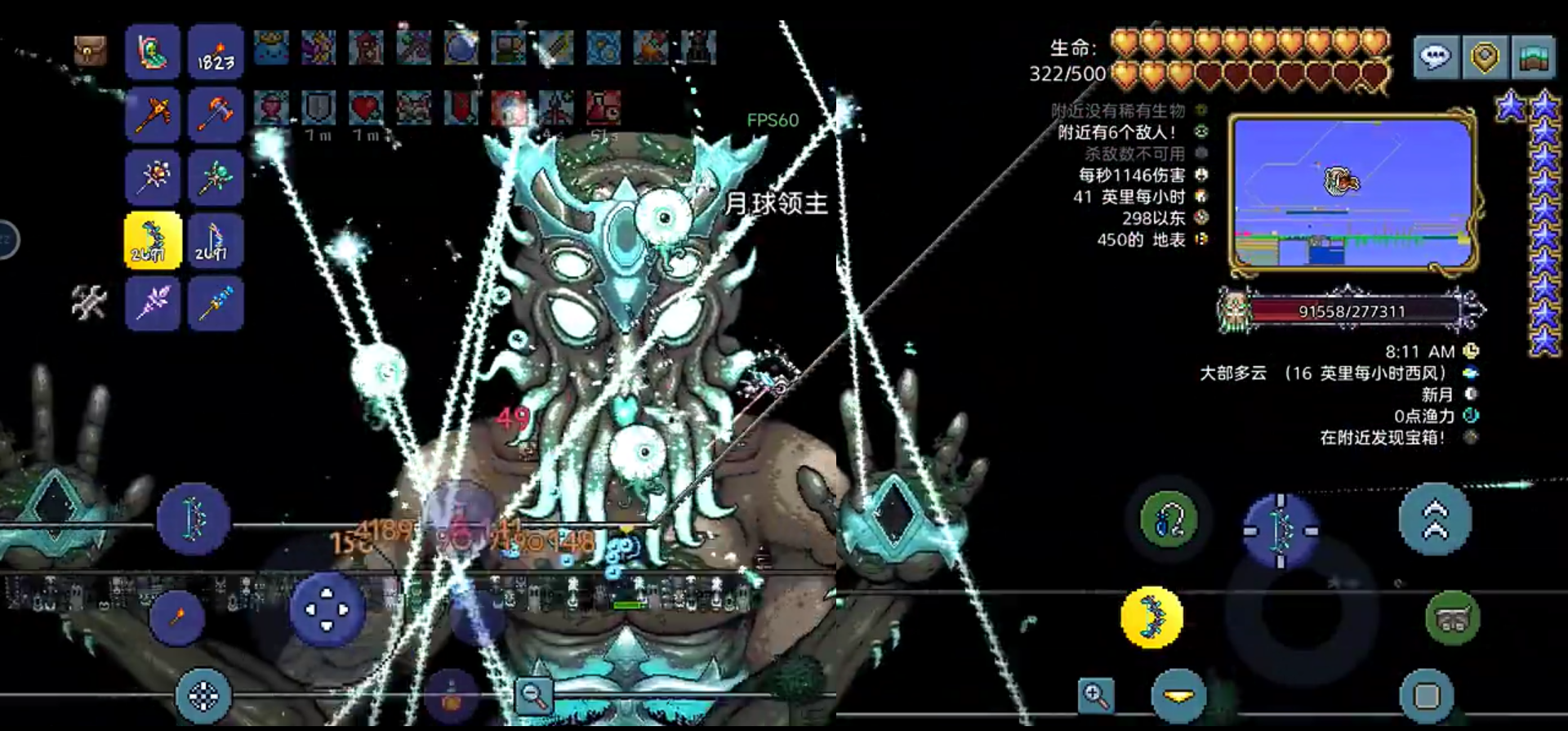Choose the orange pickaxe hotbar slot

[153, 115]
